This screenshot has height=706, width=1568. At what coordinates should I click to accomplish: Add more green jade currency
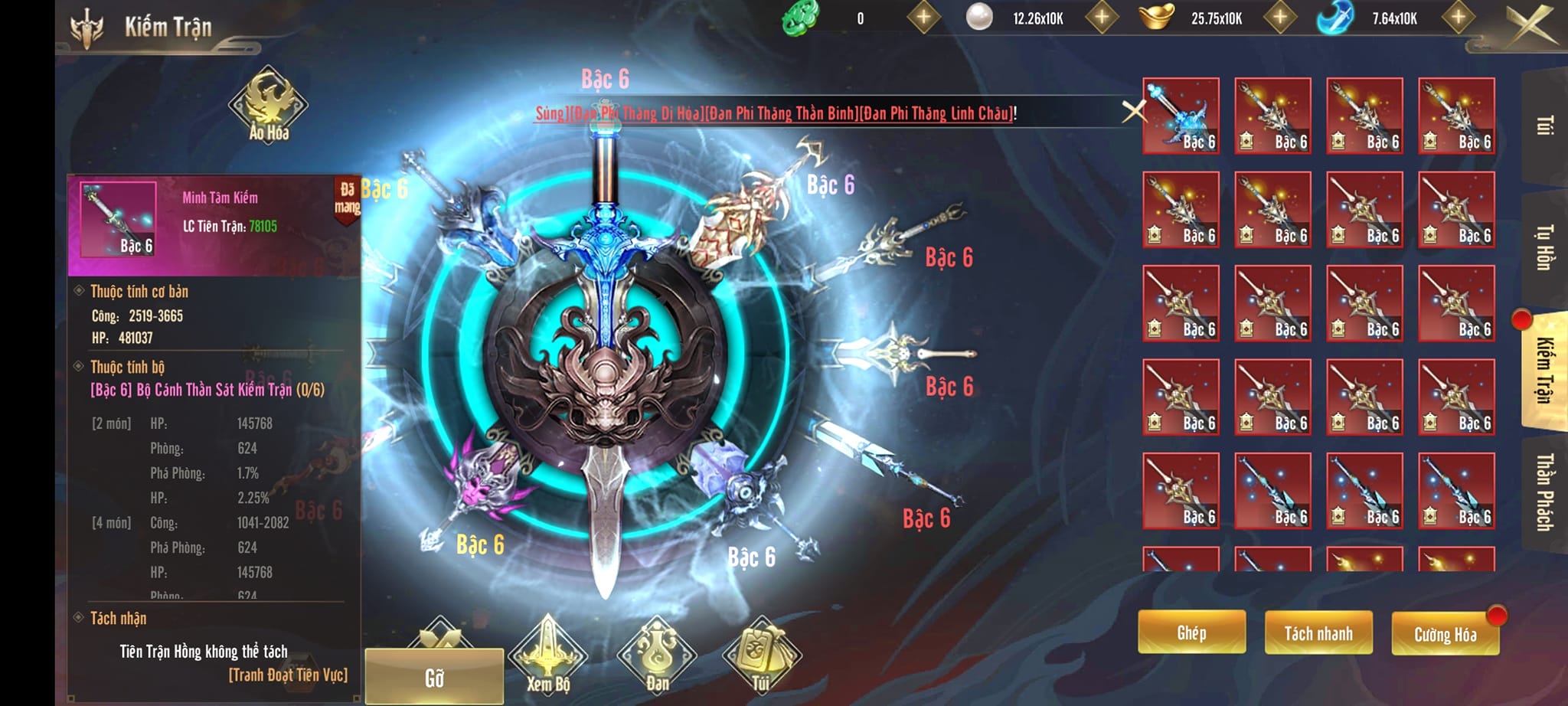point(923,18)
